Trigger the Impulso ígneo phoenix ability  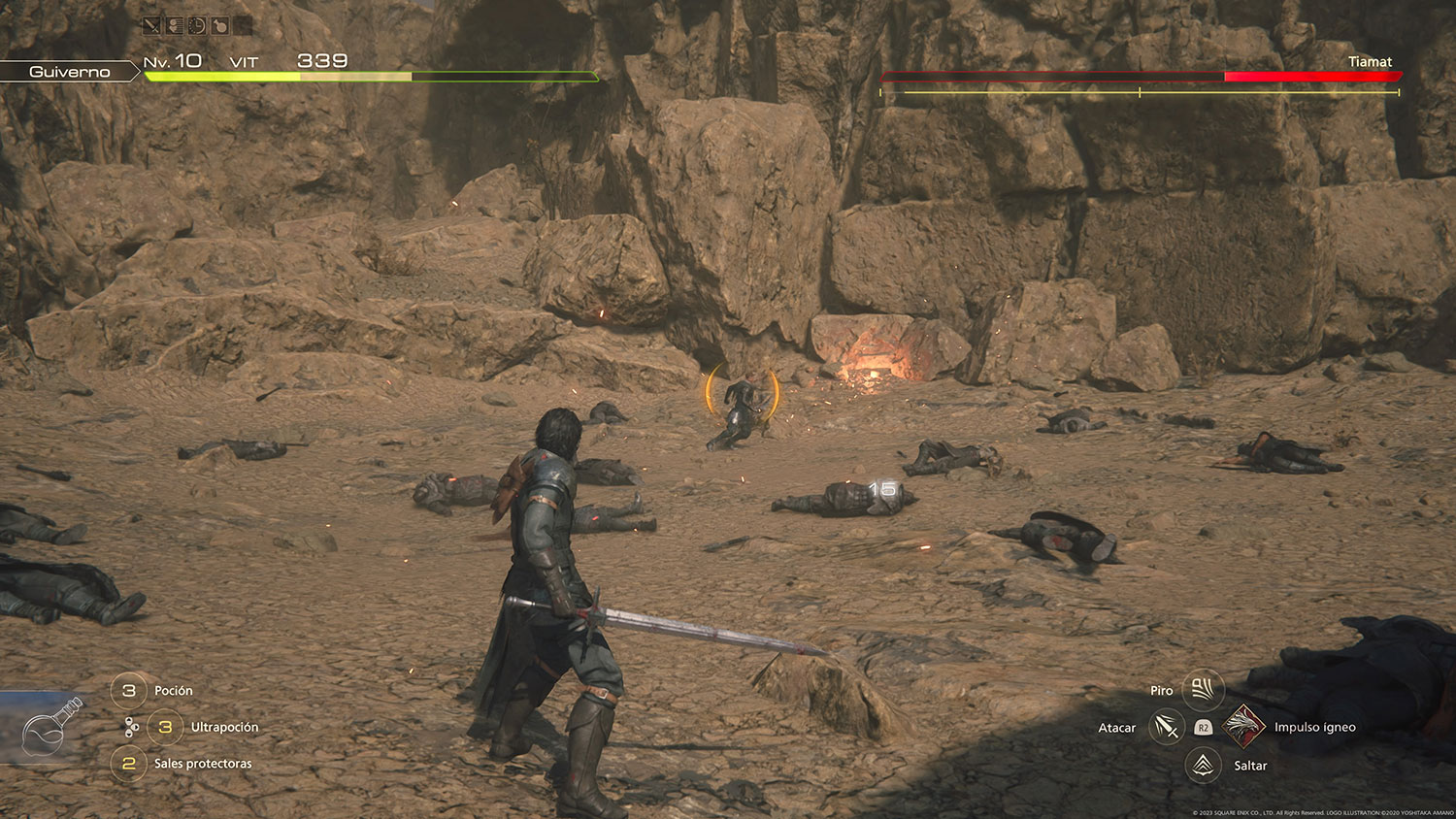tap(1243, 727)
